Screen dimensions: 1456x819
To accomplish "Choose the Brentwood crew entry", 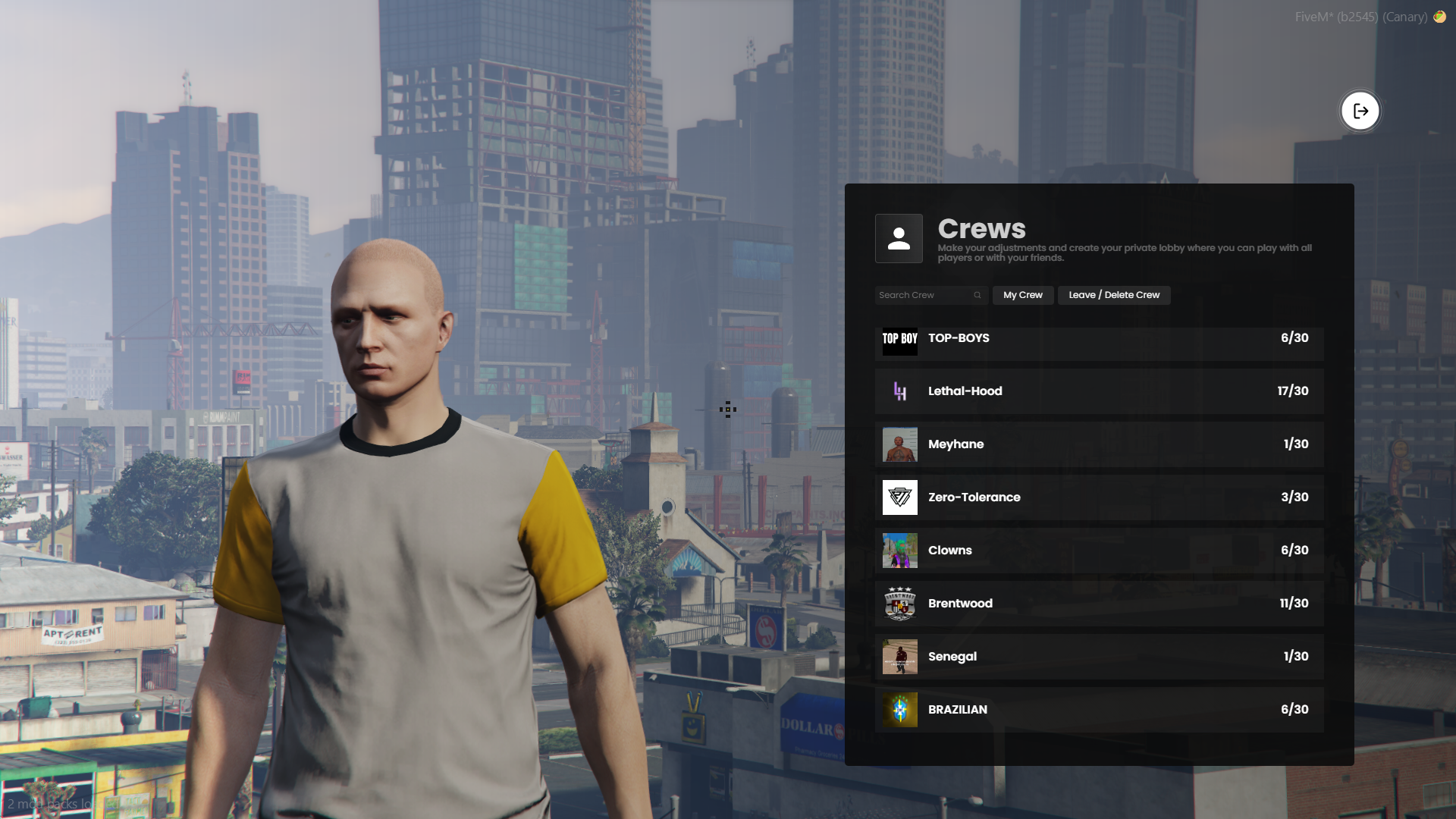I will coord(1098,604).
